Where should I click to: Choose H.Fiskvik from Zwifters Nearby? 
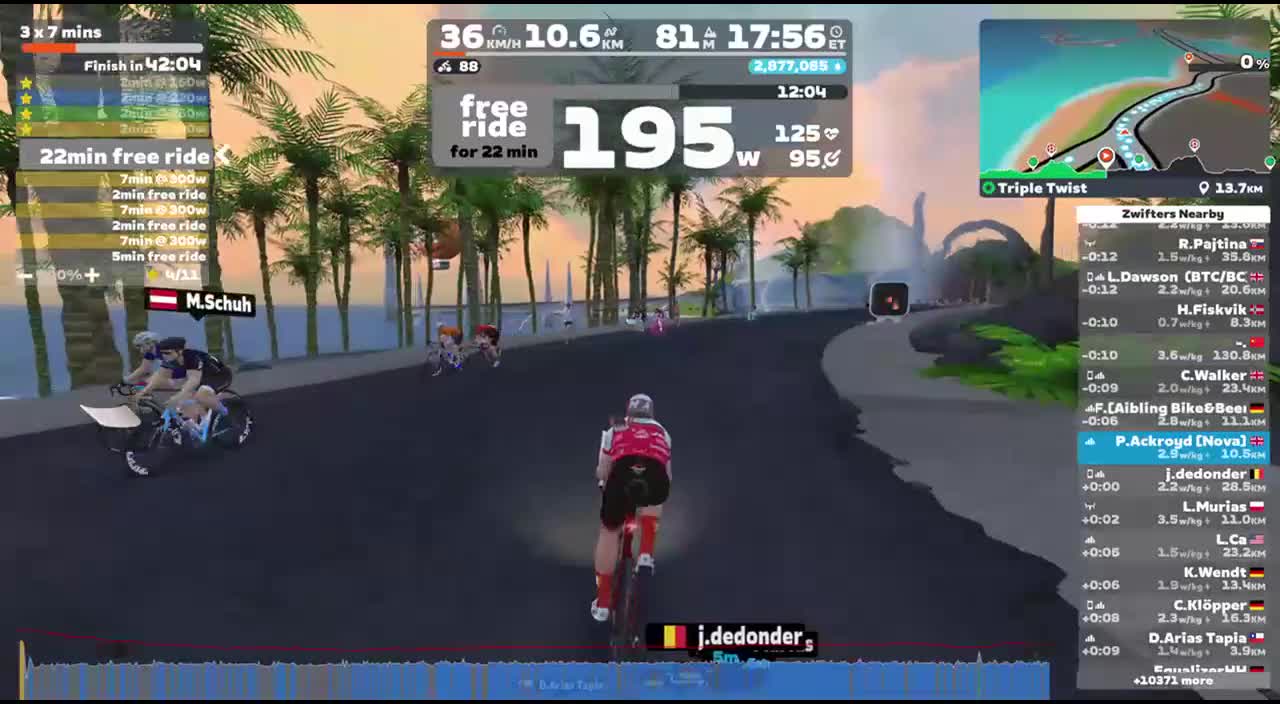point(1173,315)
